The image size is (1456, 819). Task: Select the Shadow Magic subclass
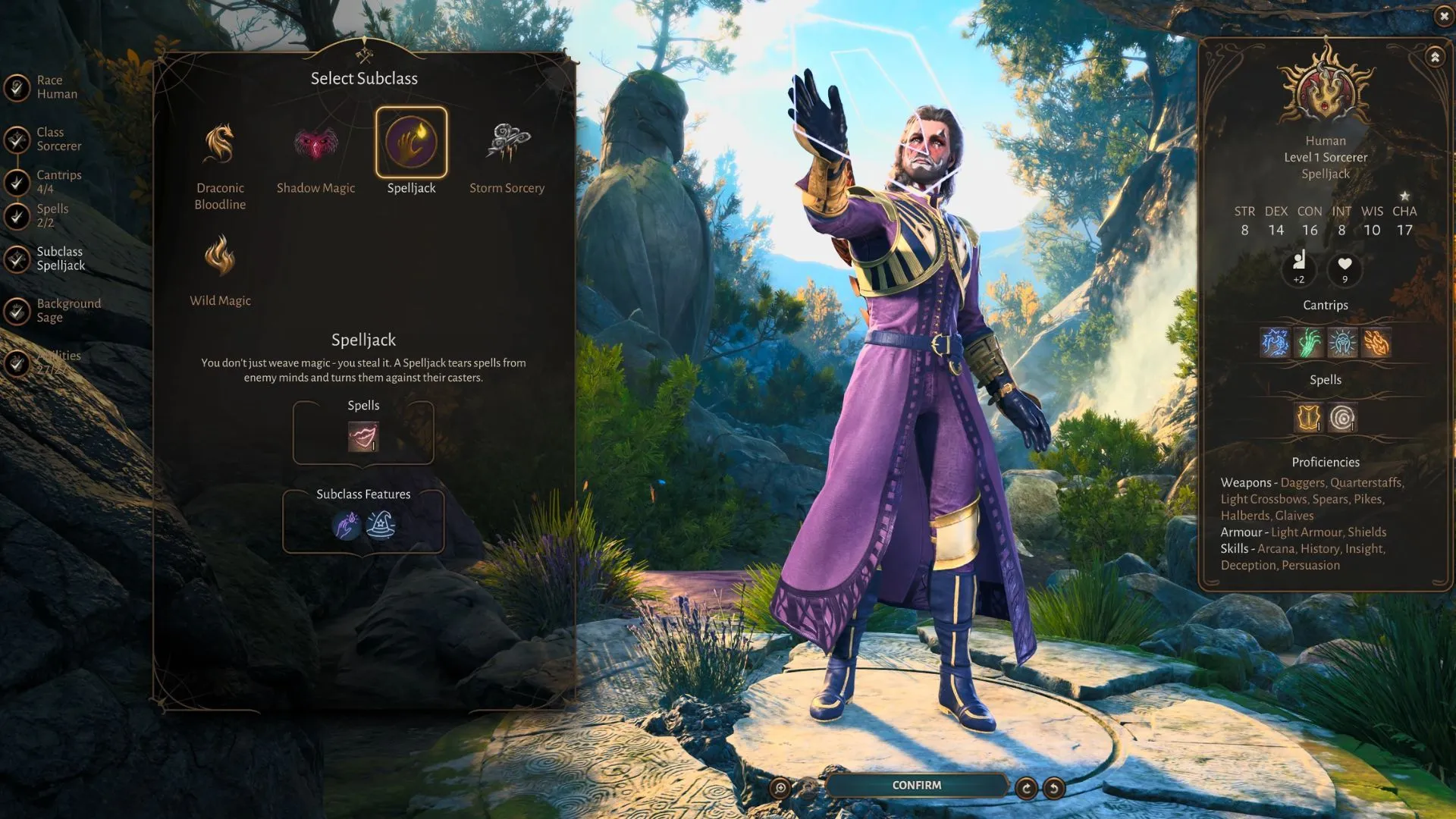[x=315, y=144]
